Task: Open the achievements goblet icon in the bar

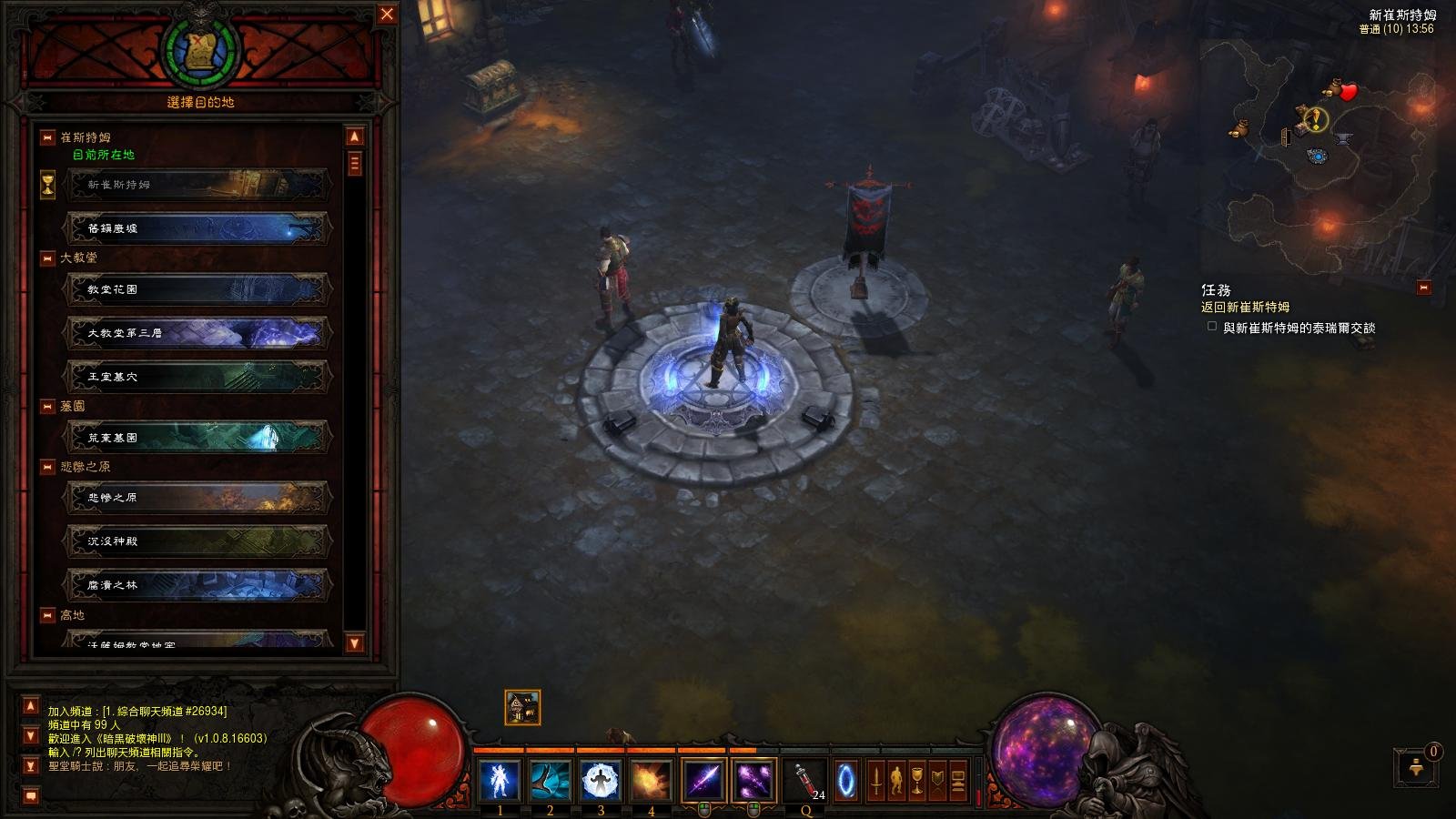Action: [916, 781]
